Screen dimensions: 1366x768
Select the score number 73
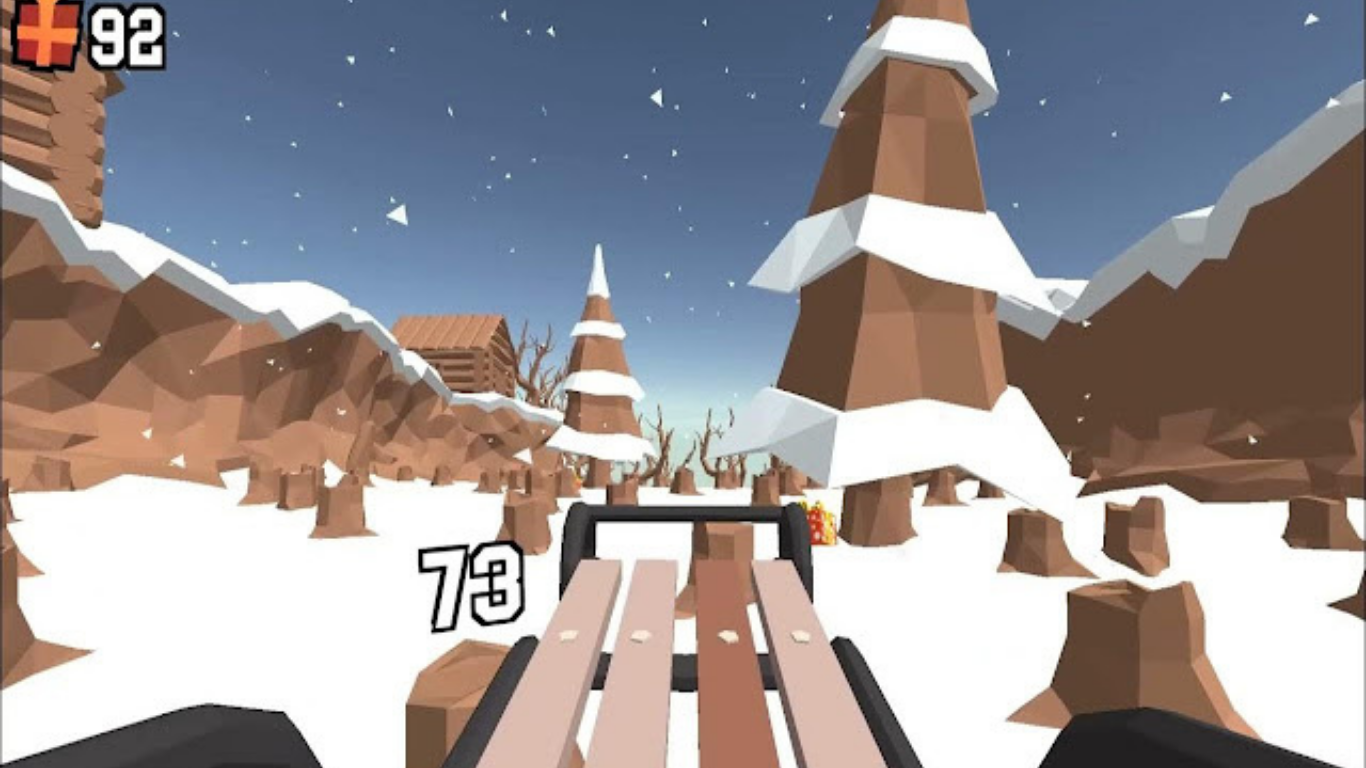click(470, 585)
